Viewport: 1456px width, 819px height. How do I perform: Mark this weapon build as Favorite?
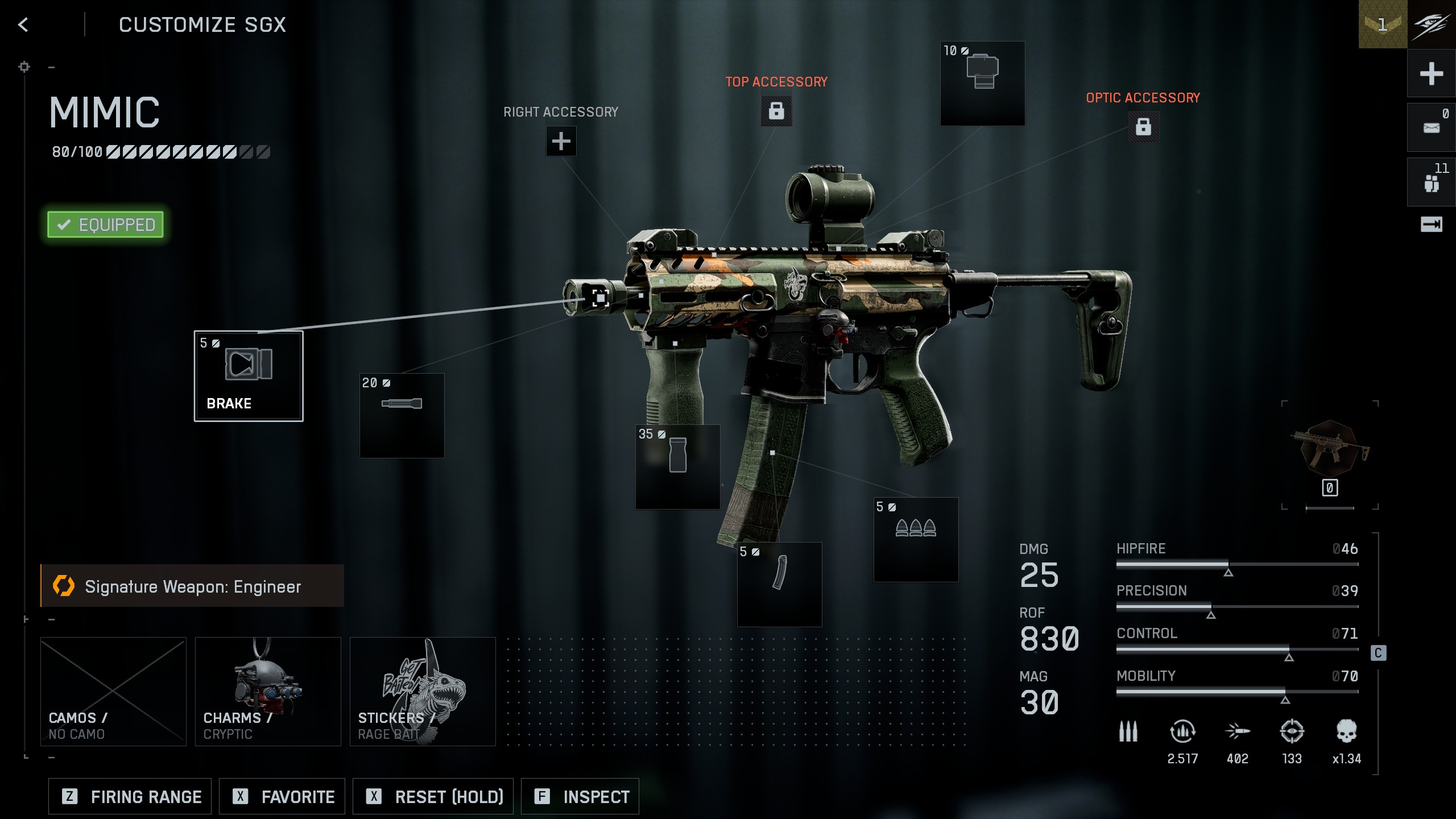pyautogui.click(x=283, y=796)
